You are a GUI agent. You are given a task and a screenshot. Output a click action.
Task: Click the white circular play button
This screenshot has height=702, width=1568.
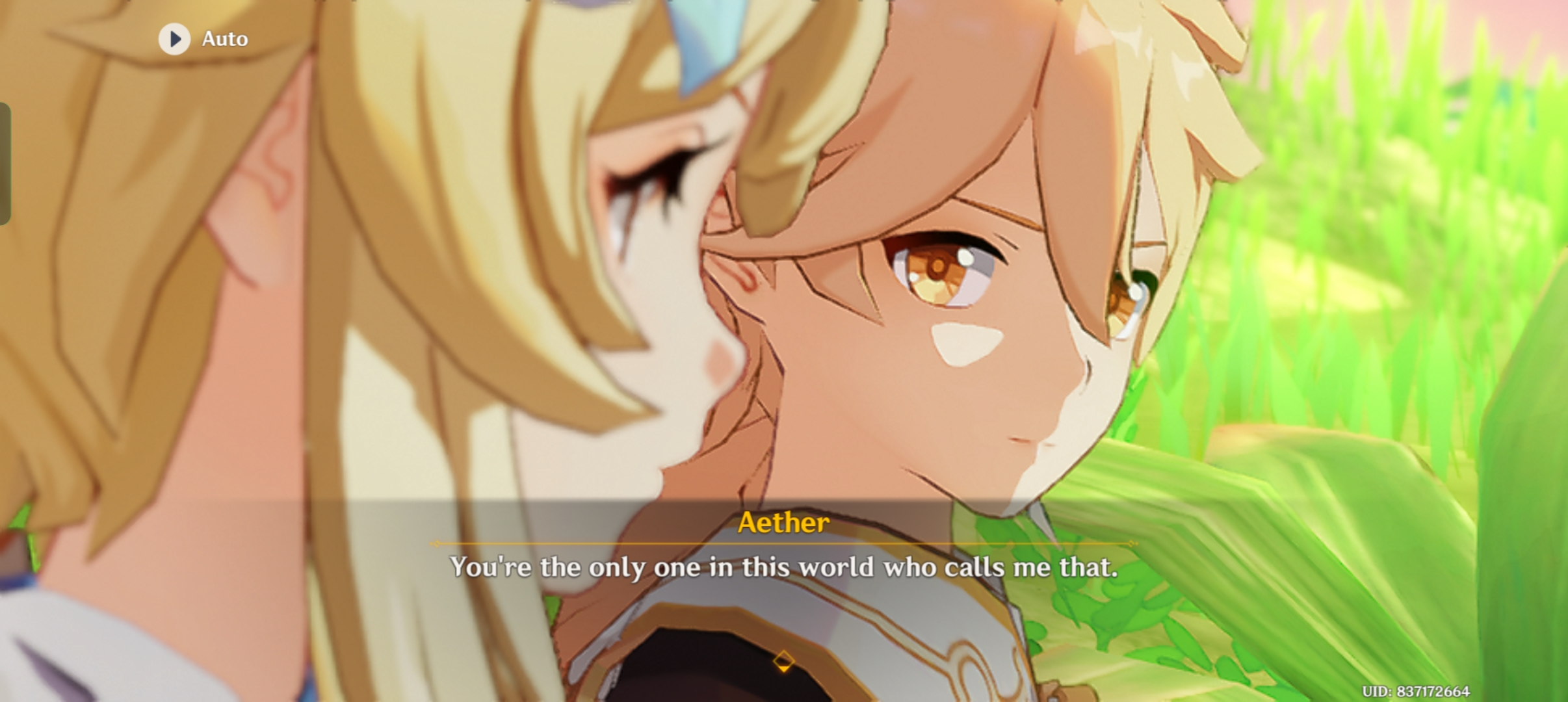174,38
